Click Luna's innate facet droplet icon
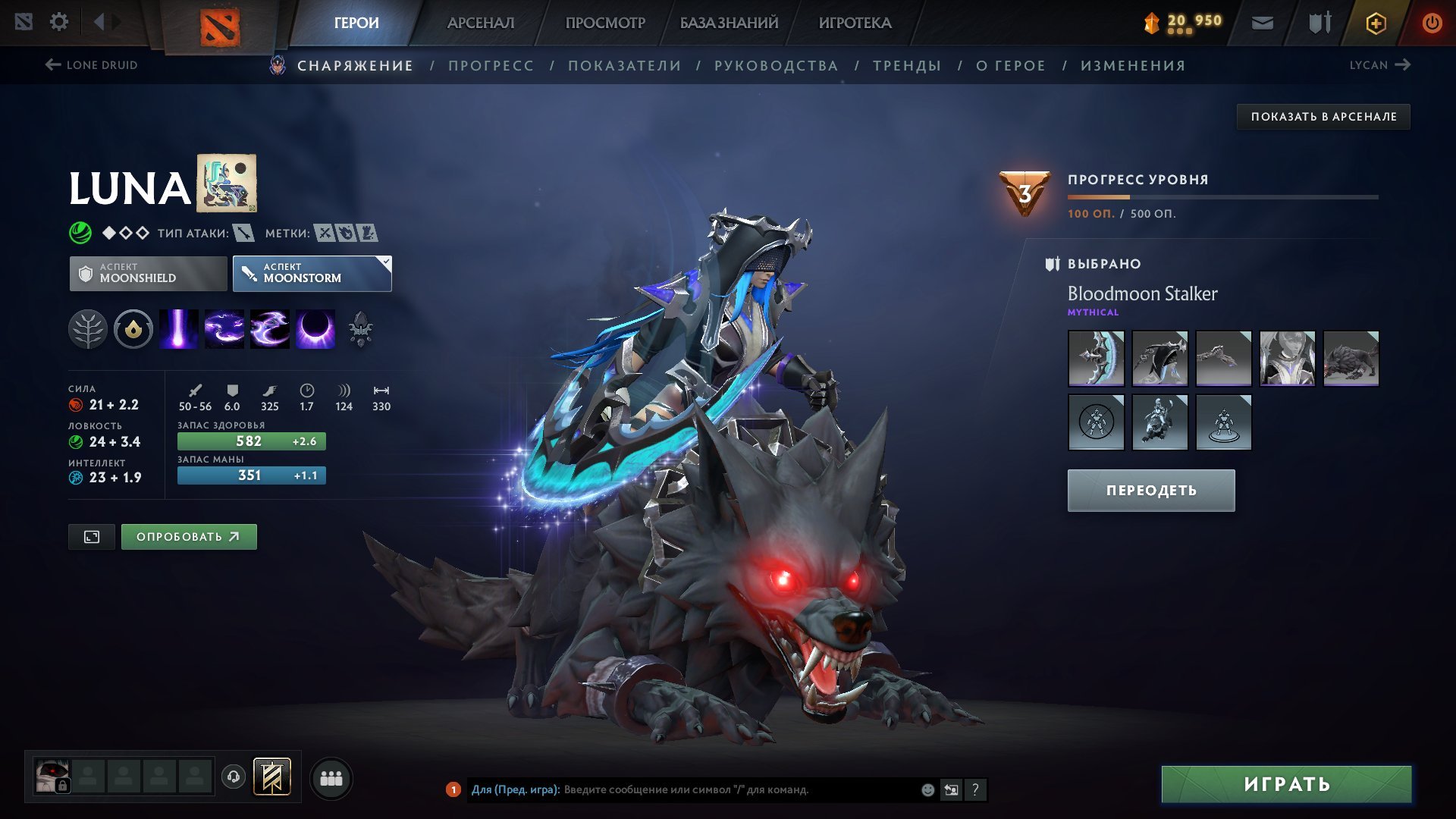1456x819 pixels. click(133, 329)
